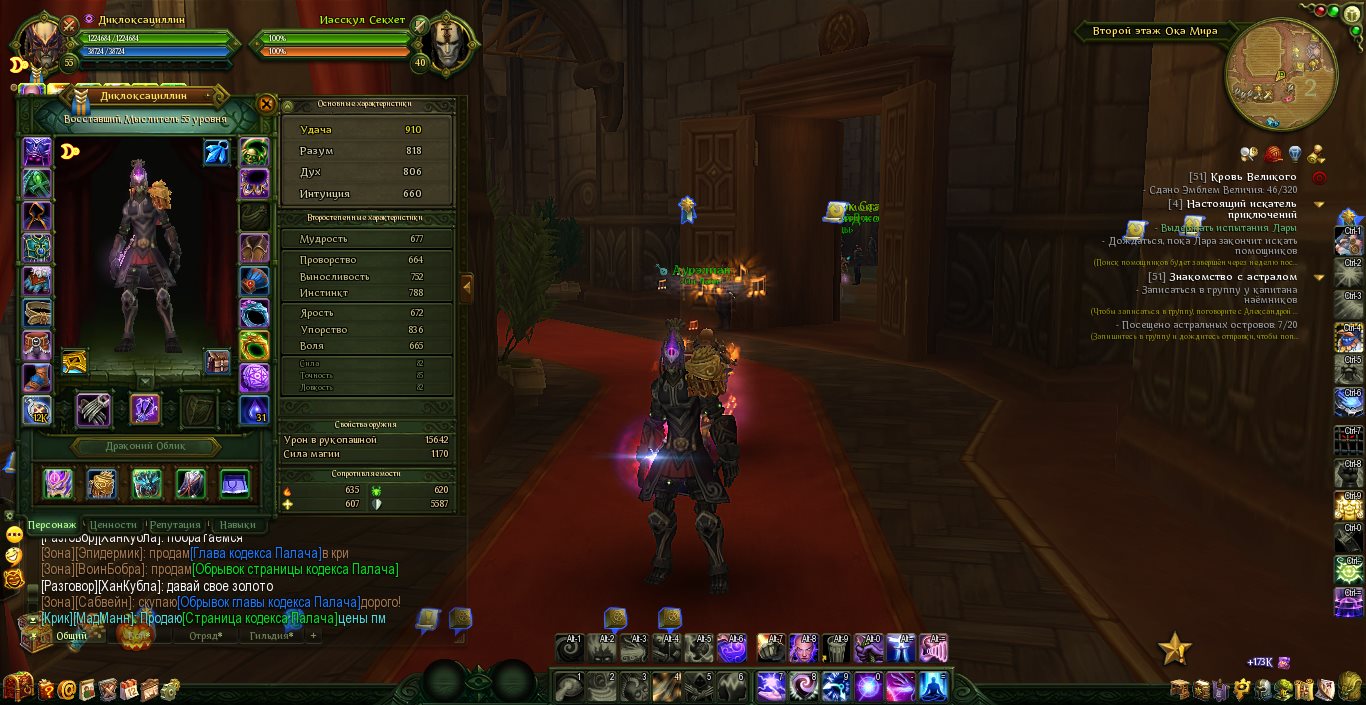Open the Знакомство с астралом quest entry
The image size is (1366, 705).
1233,277
